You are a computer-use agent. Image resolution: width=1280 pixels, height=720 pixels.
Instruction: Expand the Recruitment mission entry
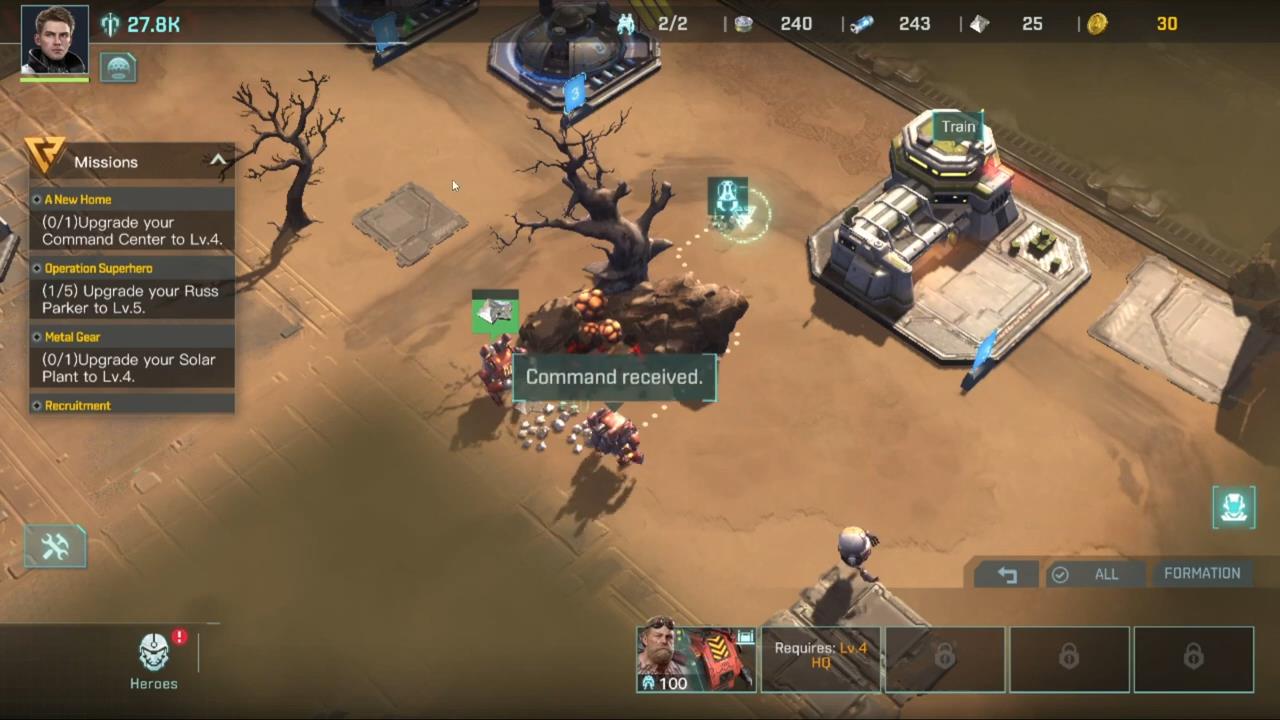click(x=77, y=405)
